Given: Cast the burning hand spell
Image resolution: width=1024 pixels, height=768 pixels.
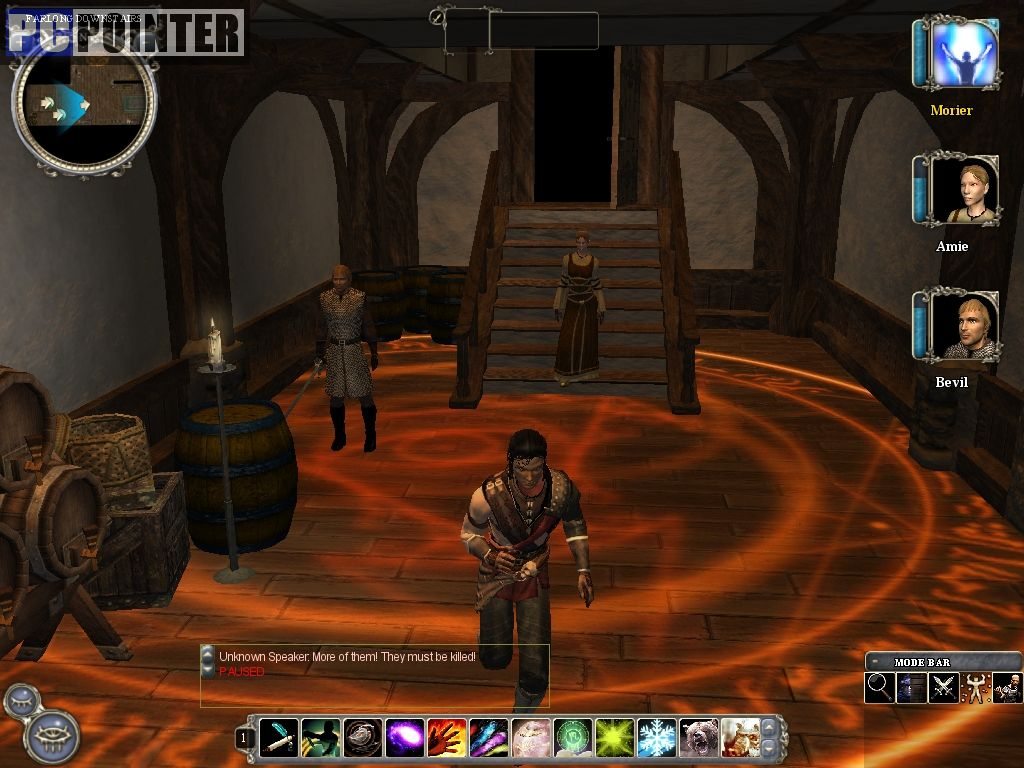Looking at the screenshot, I should pyautogui.click(x=447, y=738).
